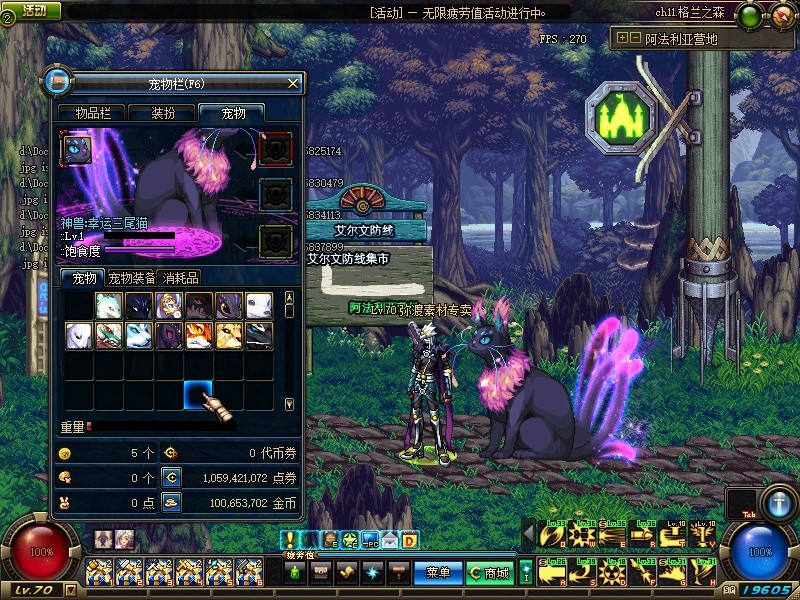Viewport: 800px width, 600px height.
Task: Click the red pet equipment slot
Action: coord(275,148)
